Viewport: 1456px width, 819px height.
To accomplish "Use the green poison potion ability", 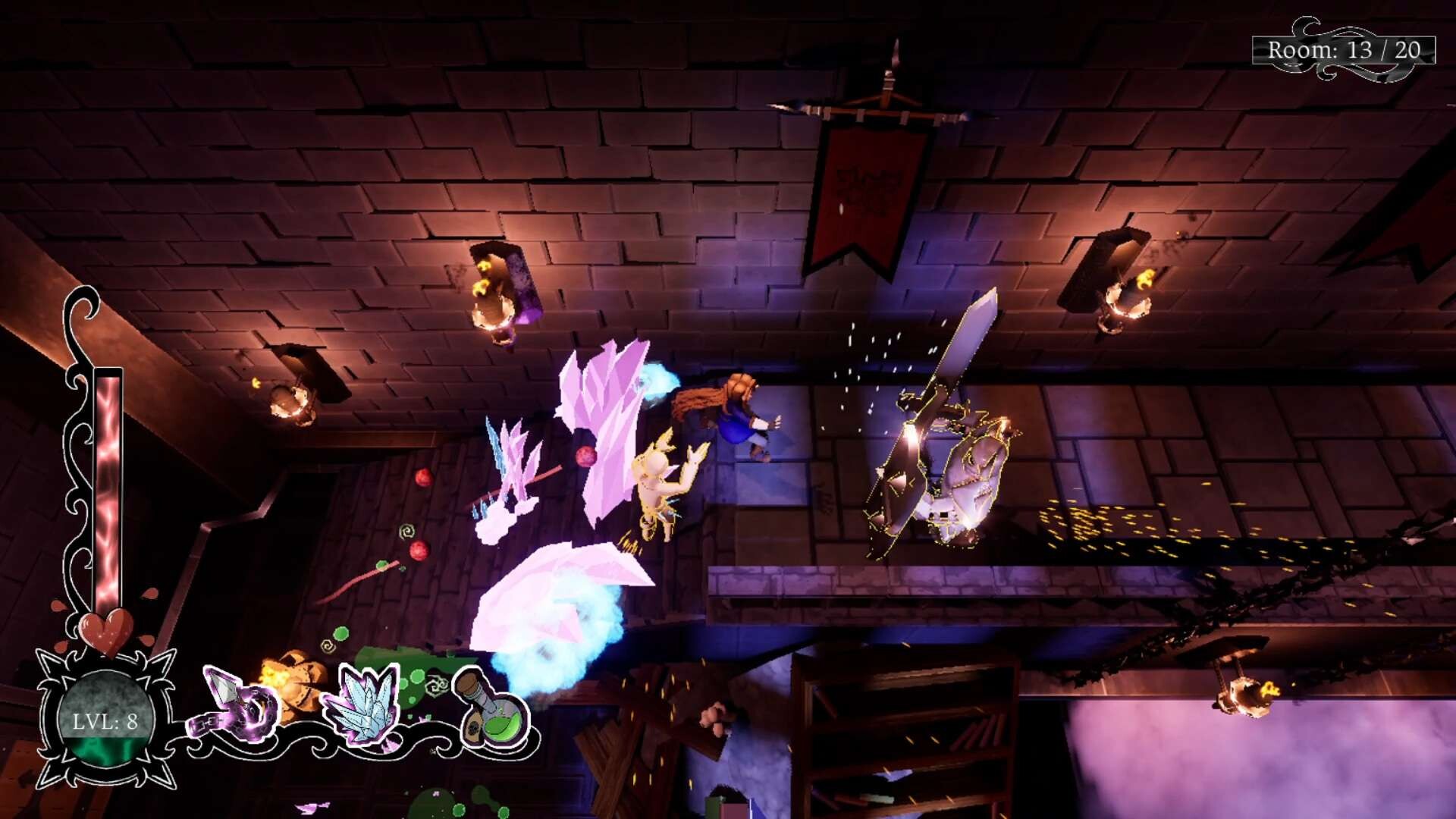I will pyautogui.click(x=492, y=711).
